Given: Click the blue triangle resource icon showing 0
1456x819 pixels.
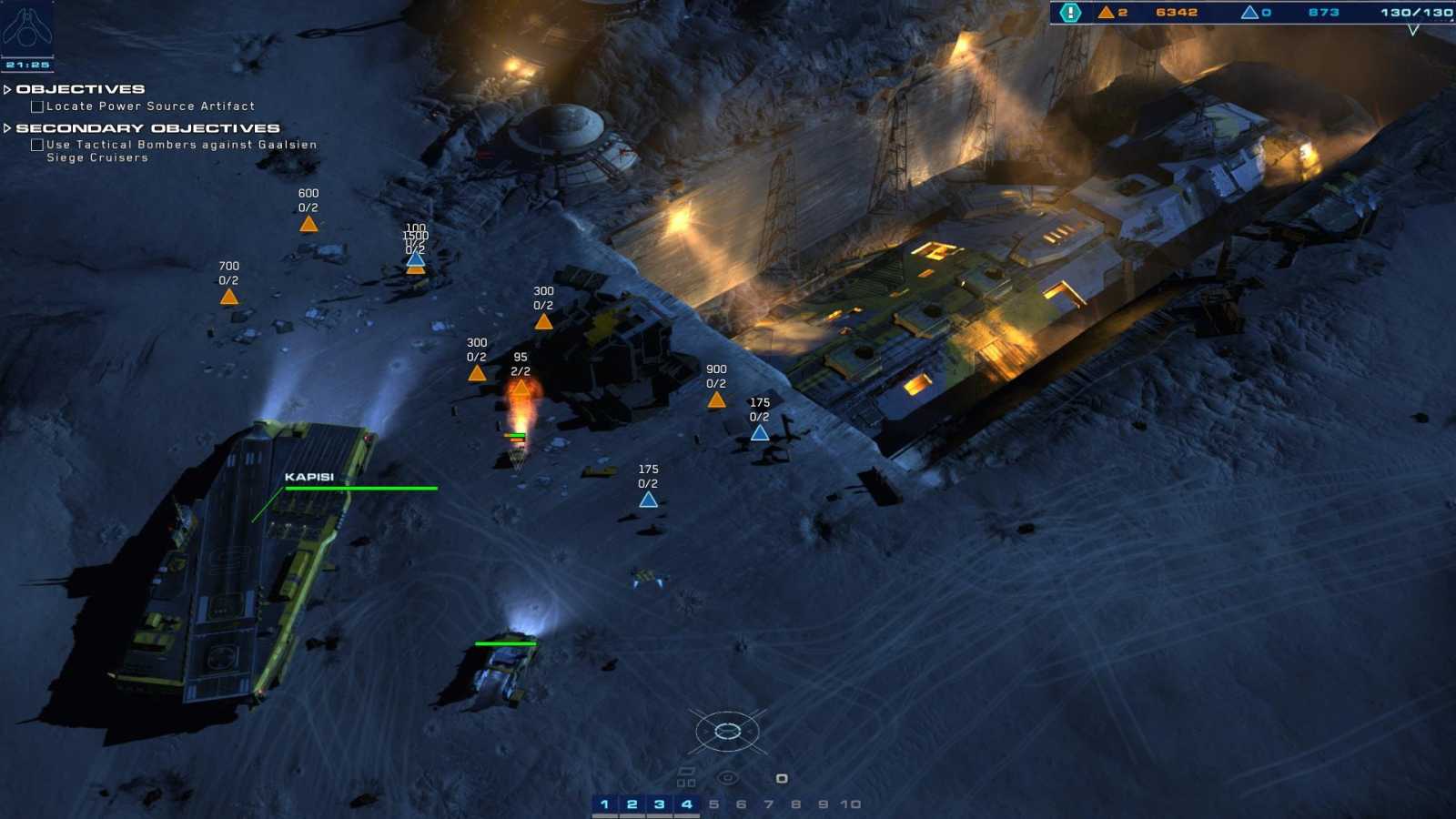Looking at the screenshot, I should click(x=1249, y=12).
